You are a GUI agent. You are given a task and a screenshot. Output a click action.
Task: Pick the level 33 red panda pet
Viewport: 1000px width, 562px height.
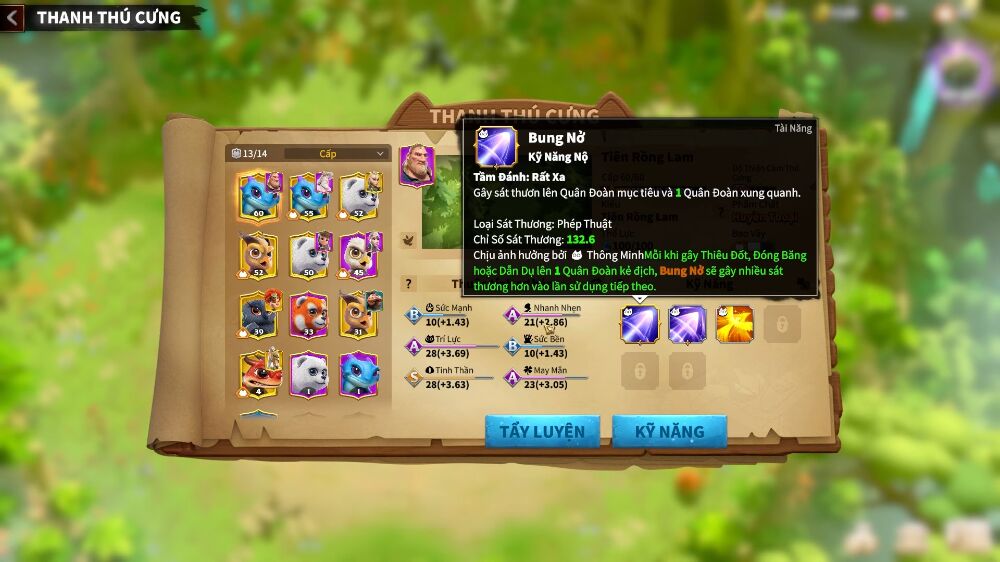(309, 313)
